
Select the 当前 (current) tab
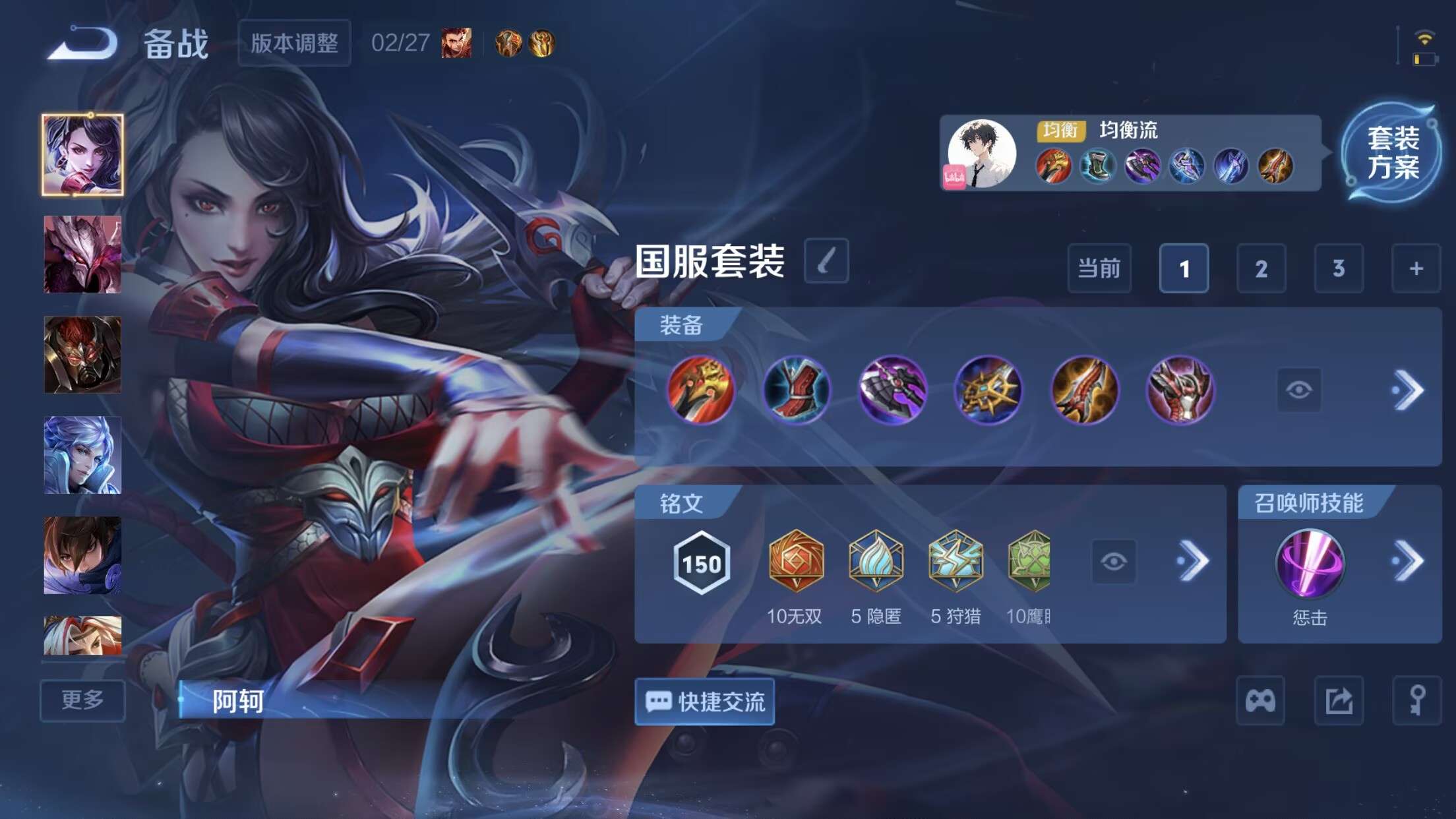(x=1099, y=269)
